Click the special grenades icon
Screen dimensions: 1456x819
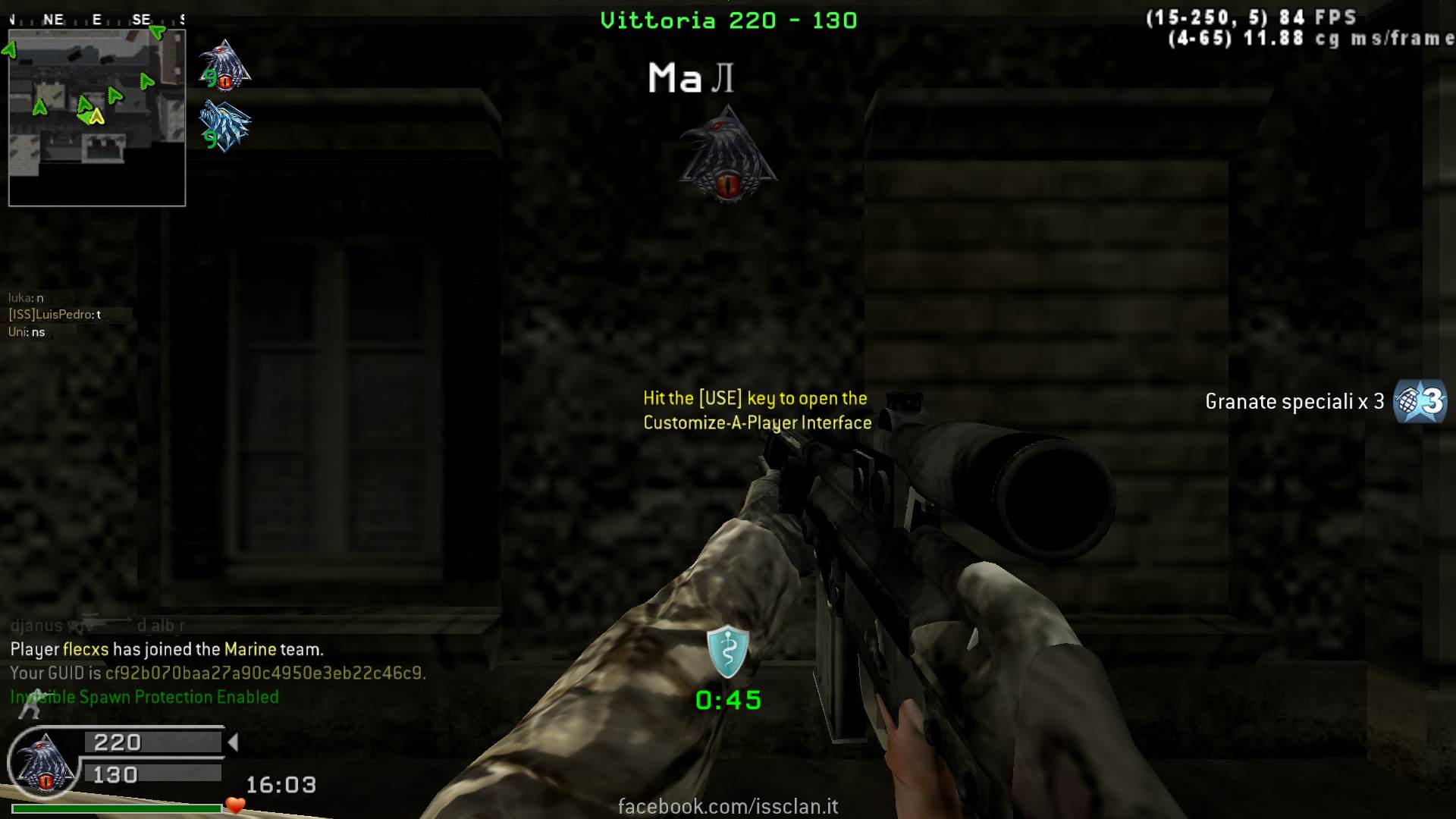click(1420, 401)
